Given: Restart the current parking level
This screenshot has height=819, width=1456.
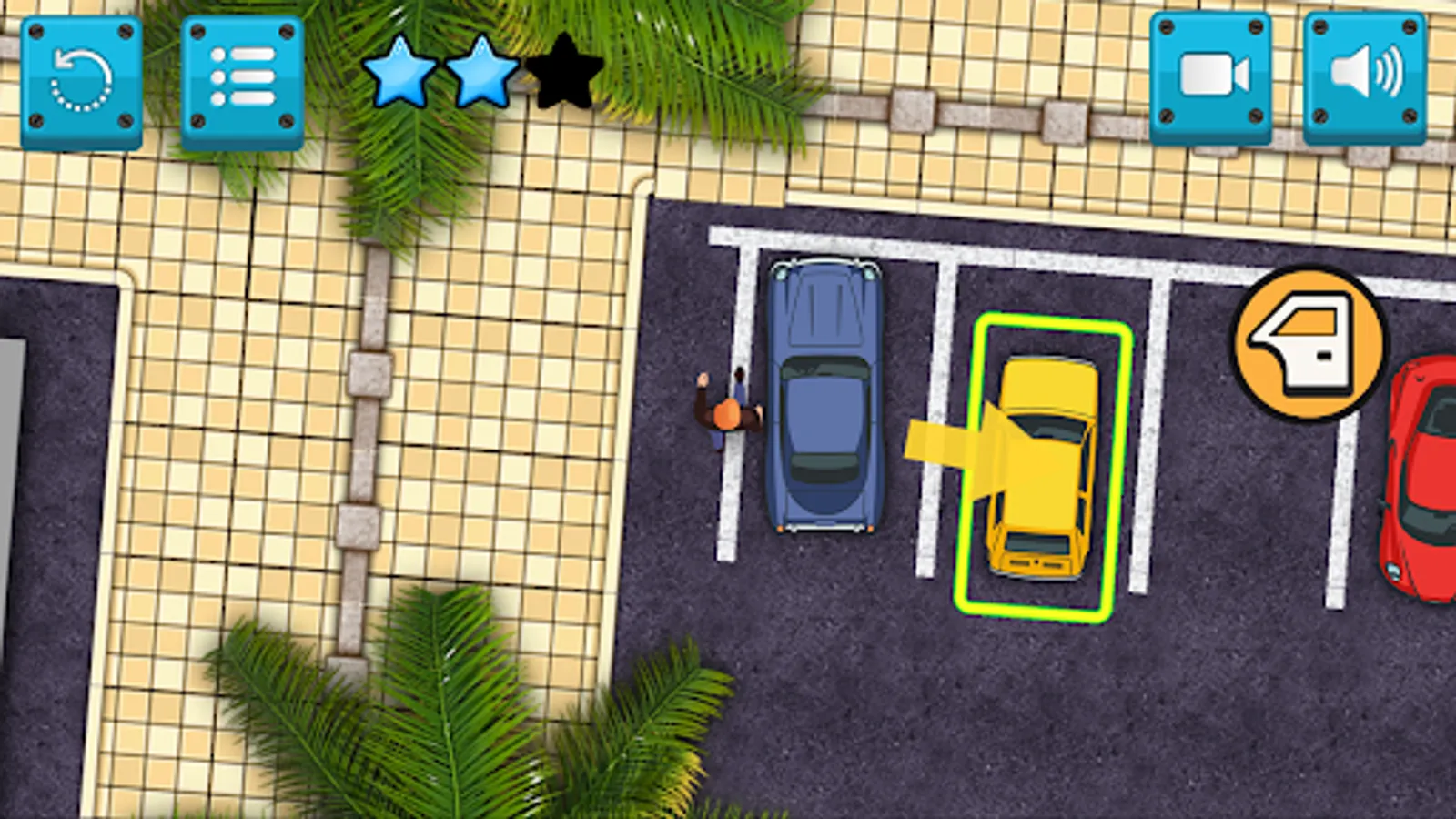Looking at the screenshot, I should [81, 77].
